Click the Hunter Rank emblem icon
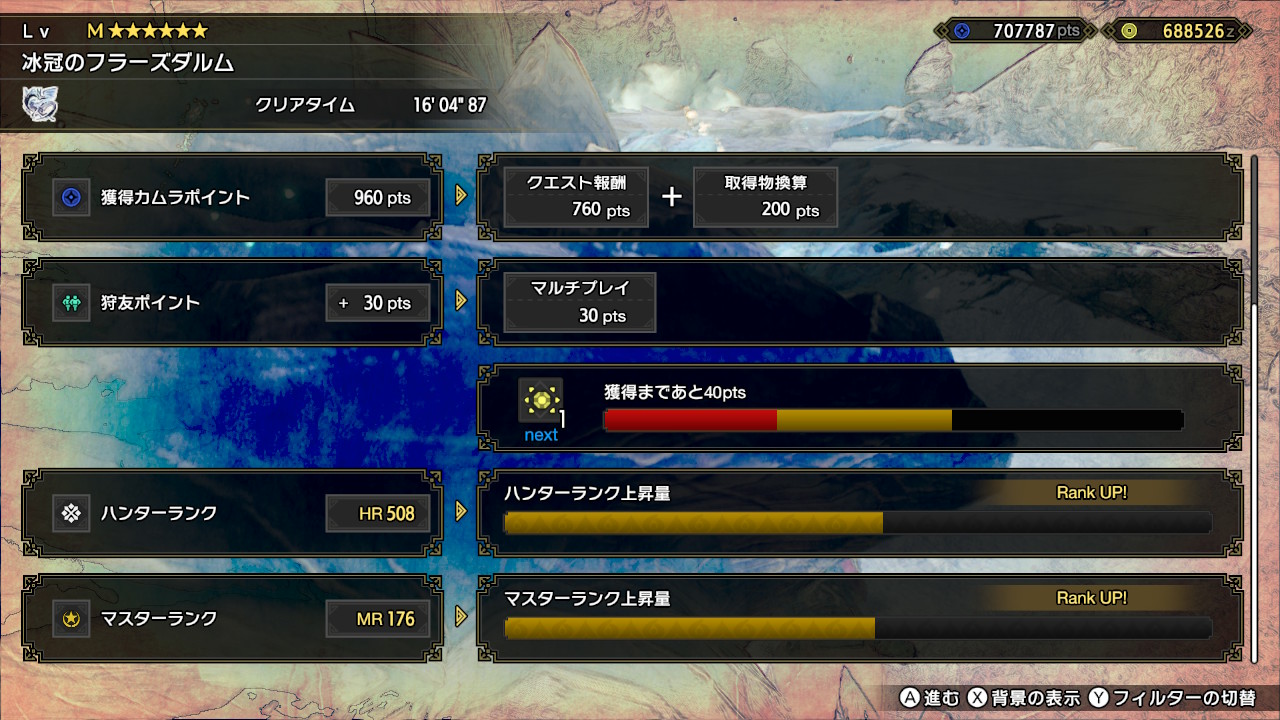 pos(70,512)
